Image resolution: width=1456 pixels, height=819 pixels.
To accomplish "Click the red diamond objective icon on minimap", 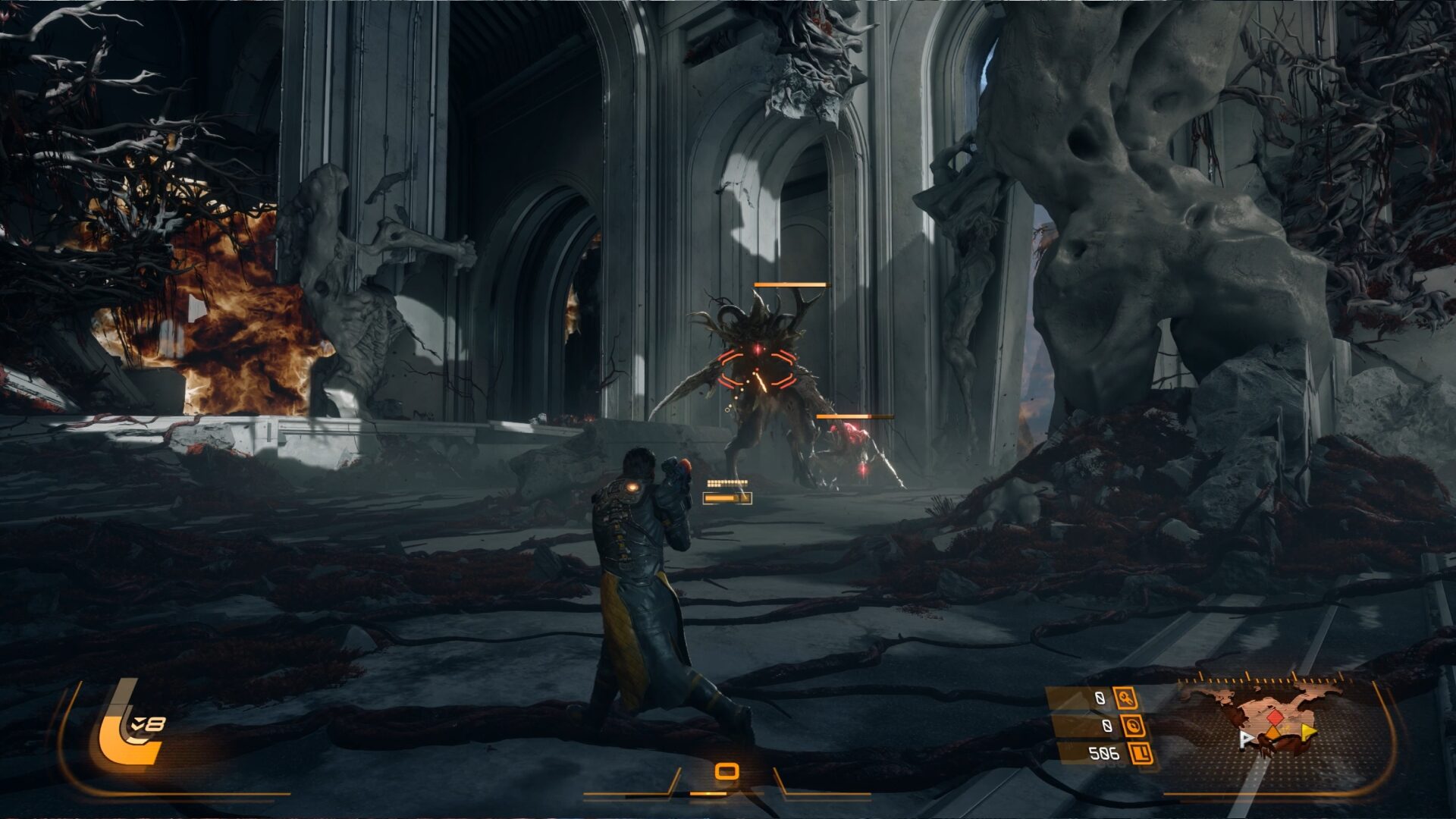I will coord(1276,716).
